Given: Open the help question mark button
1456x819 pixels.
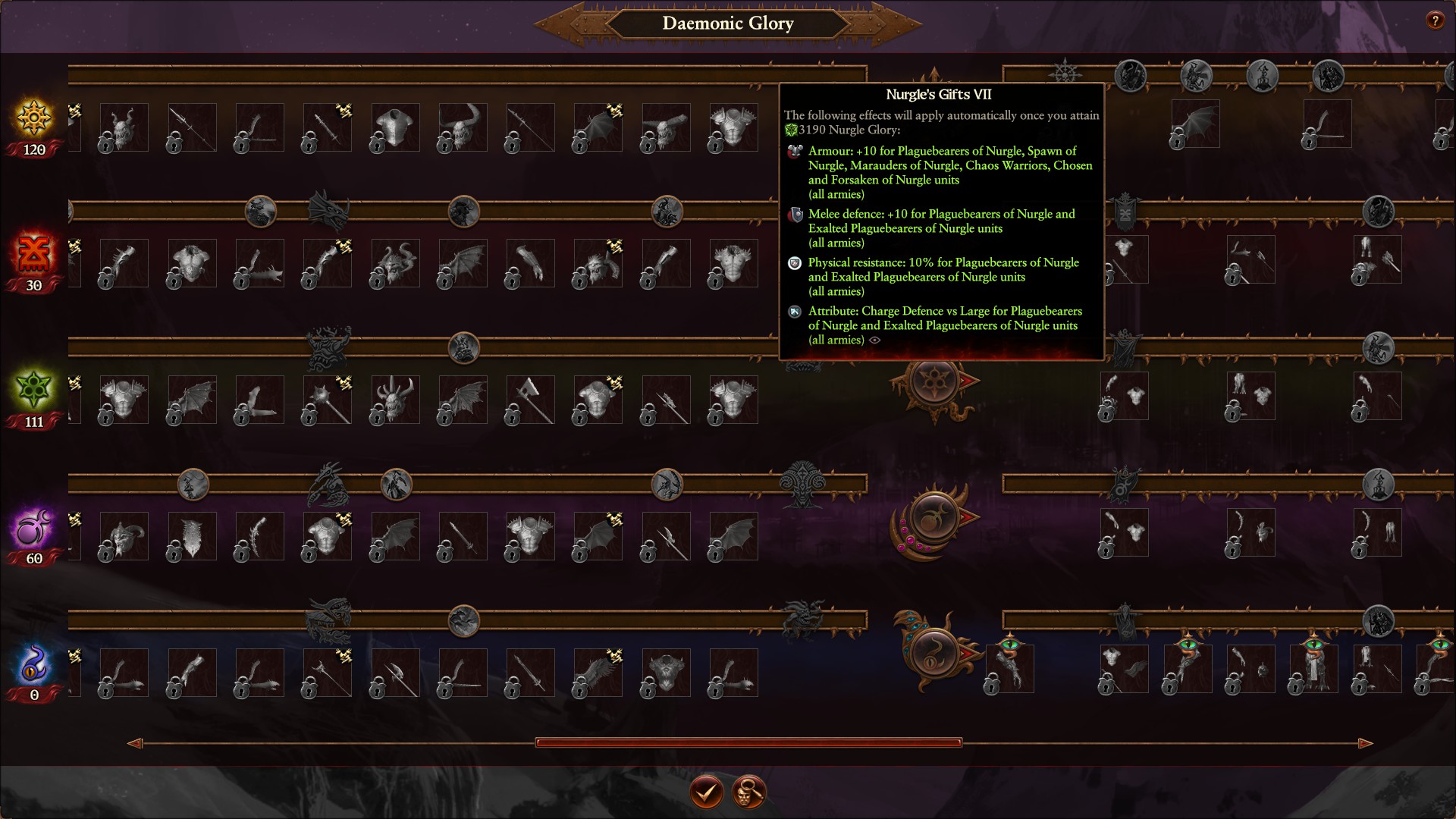Looking at the screenshot, I should pos(1436,21).
